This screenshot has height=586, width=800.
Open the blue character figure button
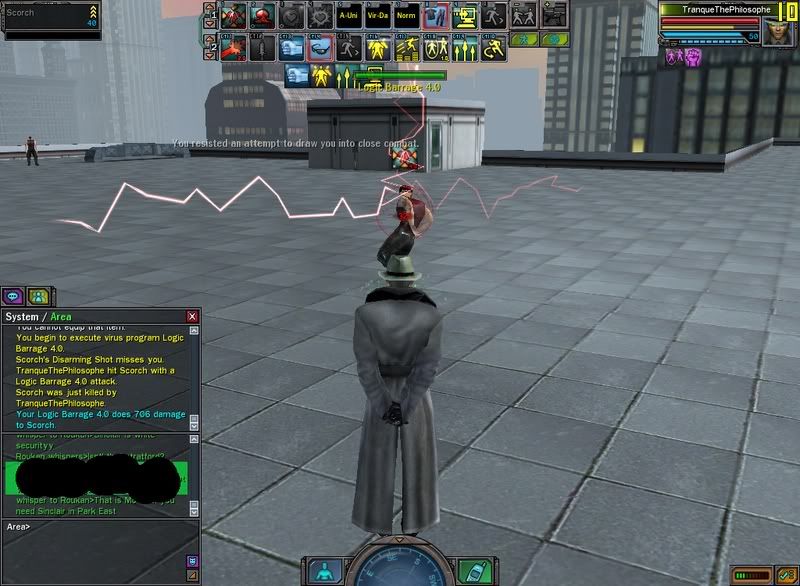click(325, 570)
